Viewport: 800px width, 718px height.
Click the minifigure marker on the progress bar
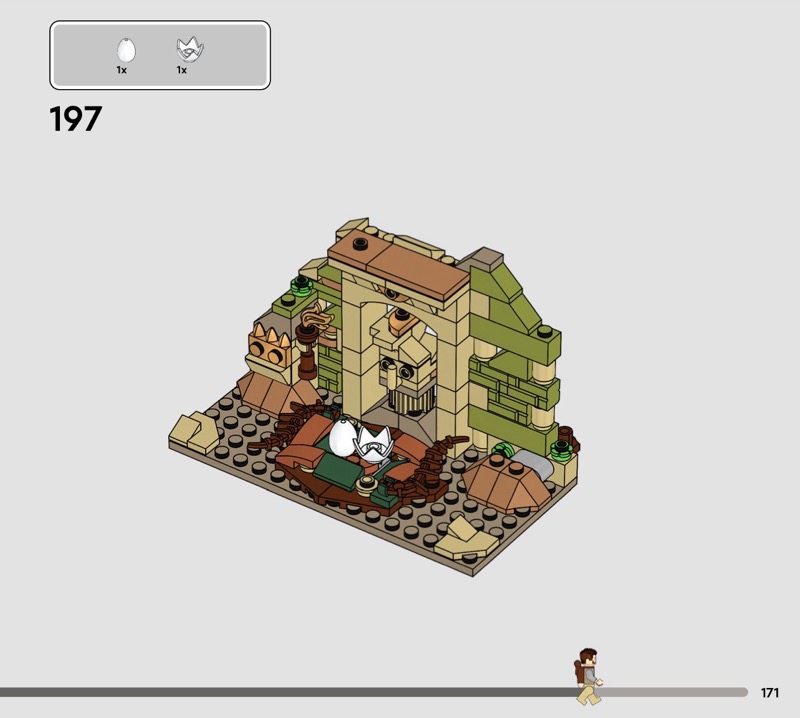click(x=587, y=675)
